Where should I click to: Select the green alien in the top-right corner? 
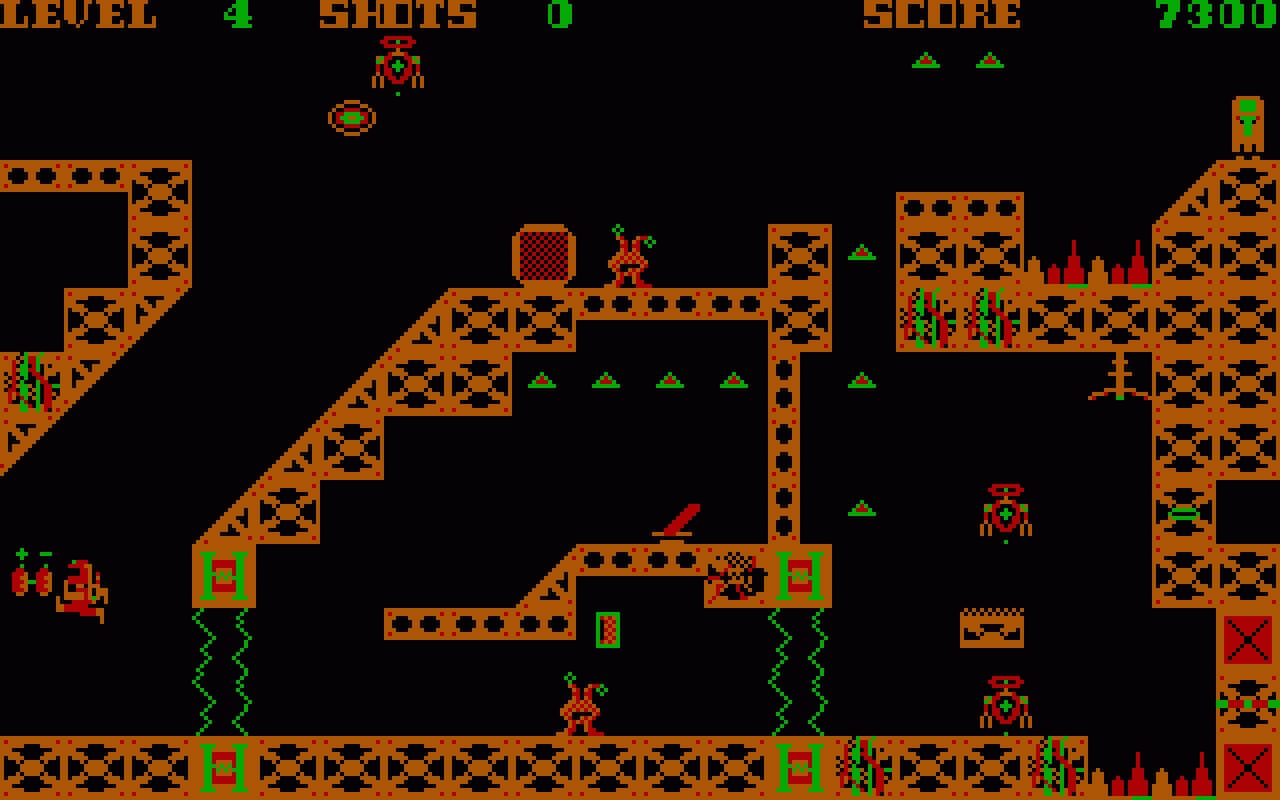(1246, 122)
